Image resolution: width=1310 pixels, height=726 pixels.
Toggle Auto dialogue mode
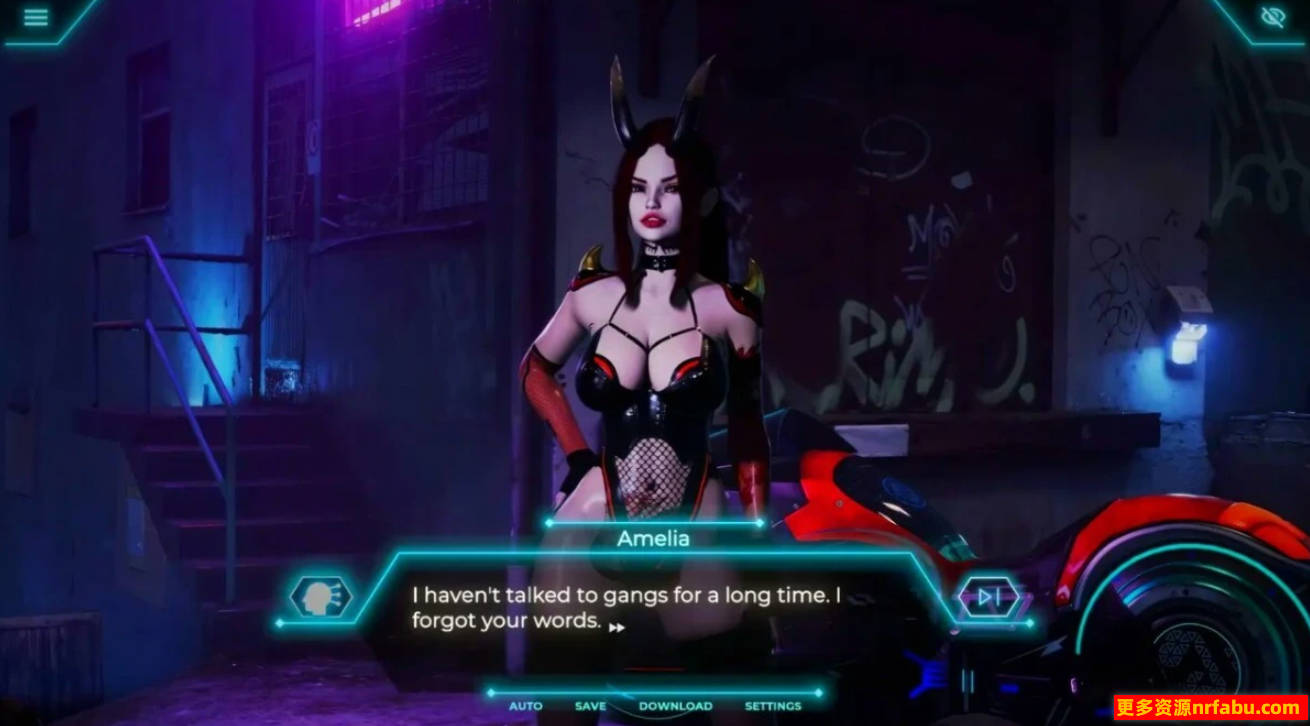(x=525, y=706)
